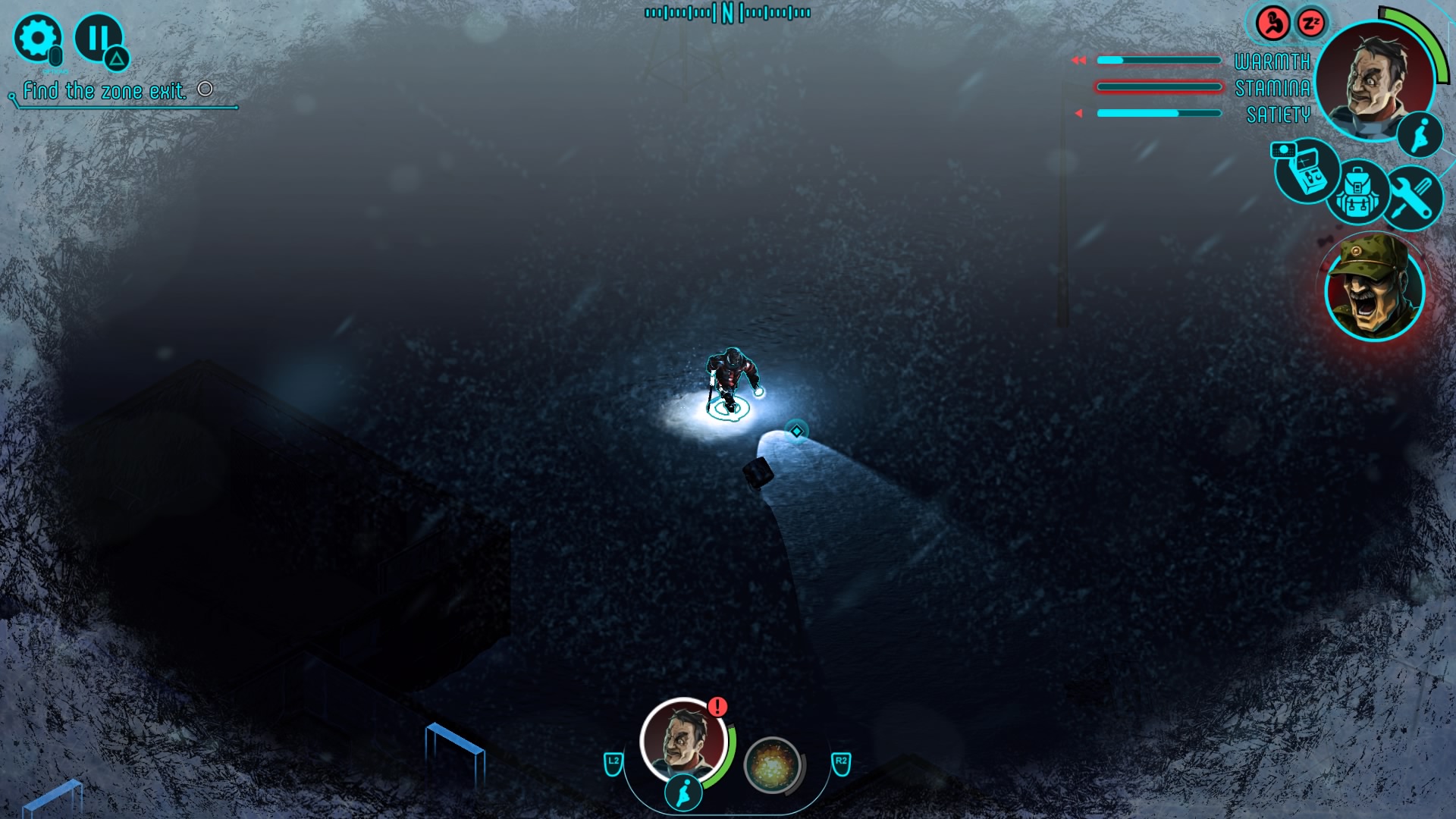
Task: Open the gear settings menu
Action: 36,38
